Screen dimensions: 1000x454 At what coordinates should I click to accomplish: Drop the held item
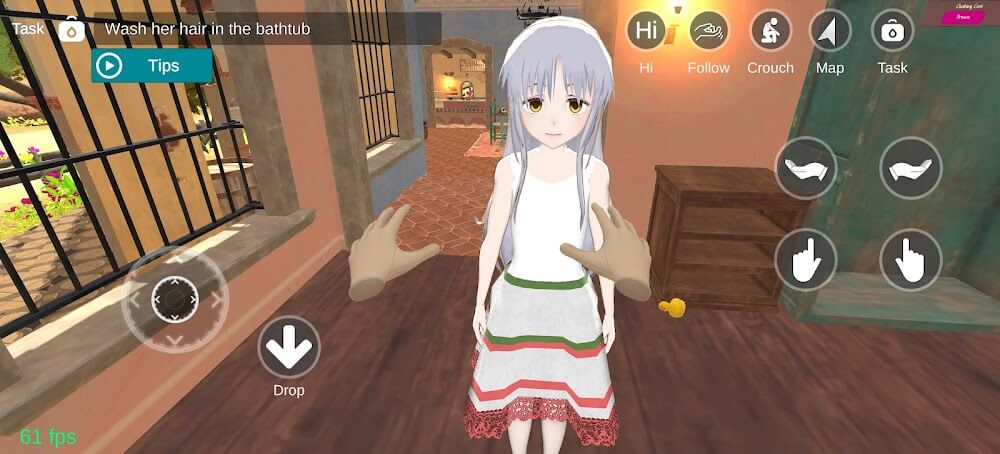click(x=288, y=348)
